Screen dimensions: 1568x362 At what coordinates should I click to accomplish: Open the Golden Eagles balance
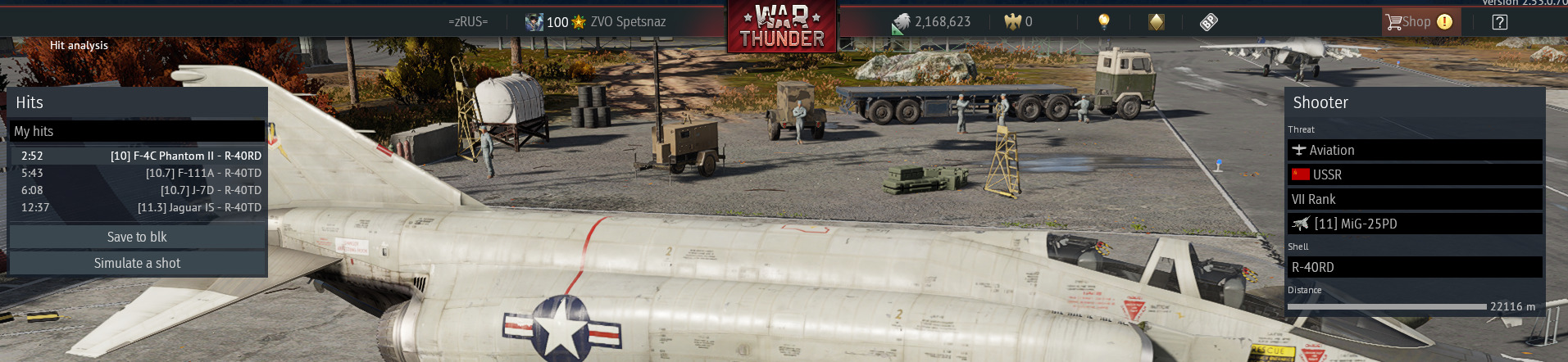pyautogui.click(x=1019, y=22)
